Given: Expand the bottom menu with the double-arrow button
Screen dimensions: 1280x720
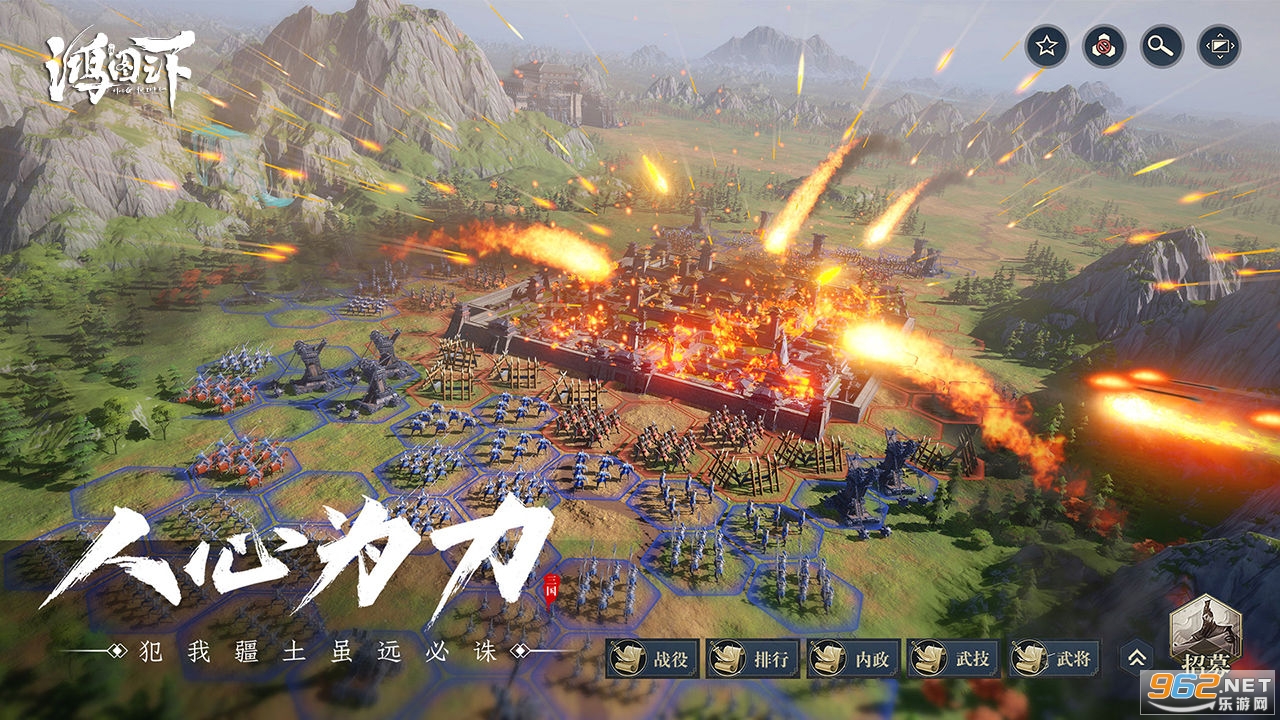Looking at the screenshot, I should pos(1136,657).
